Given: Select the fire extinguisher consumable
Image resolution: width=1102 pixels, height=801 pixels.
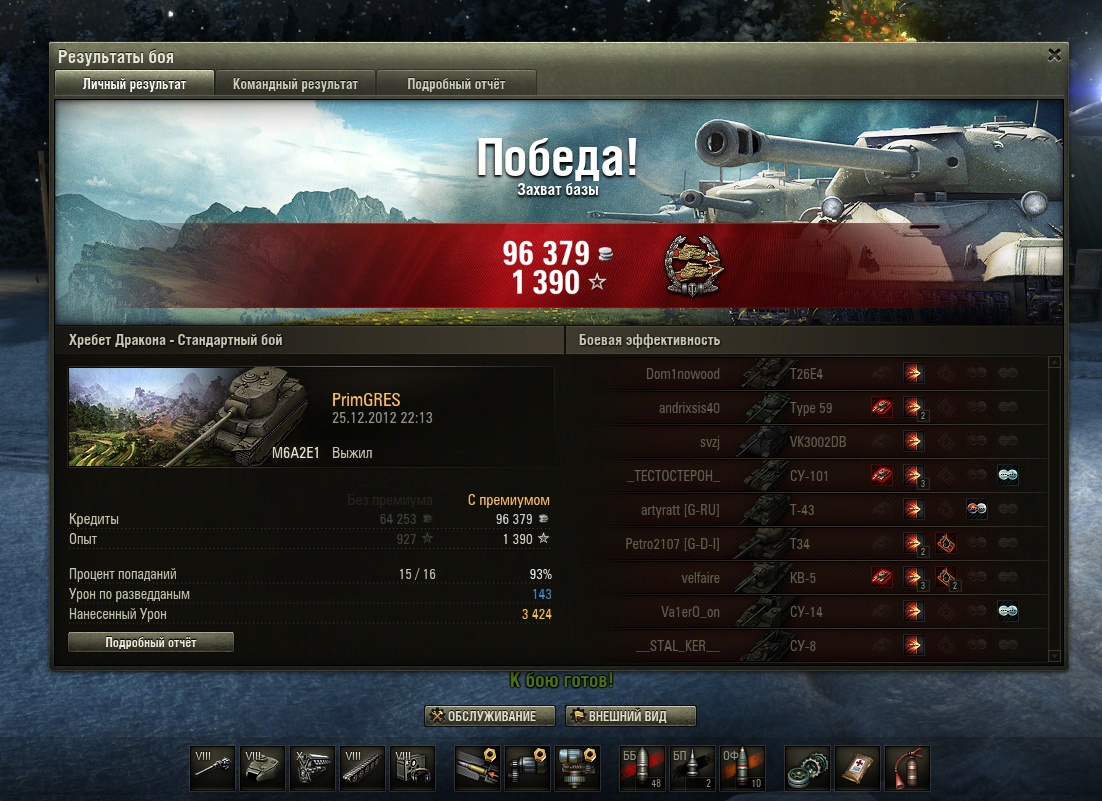Looking at the screenshot, I should pos(907,768).
